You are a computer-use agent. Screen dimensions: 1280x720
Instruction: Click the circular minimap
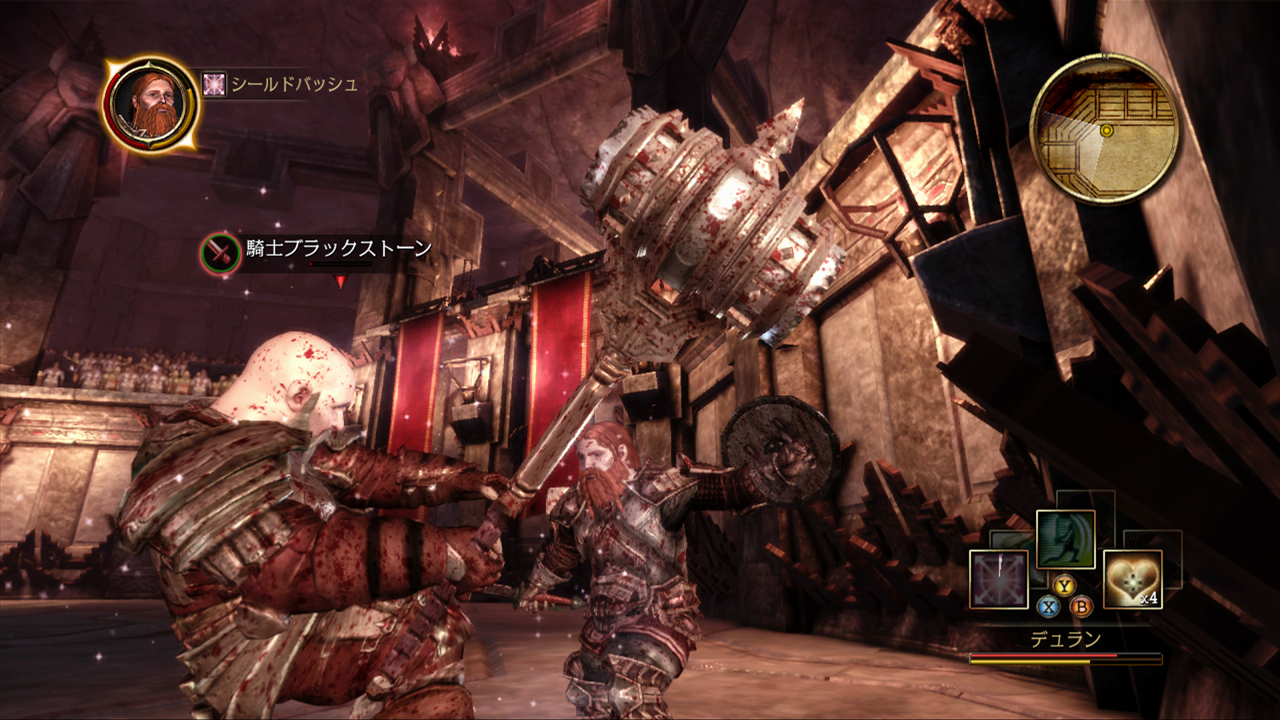(1104, 129)
